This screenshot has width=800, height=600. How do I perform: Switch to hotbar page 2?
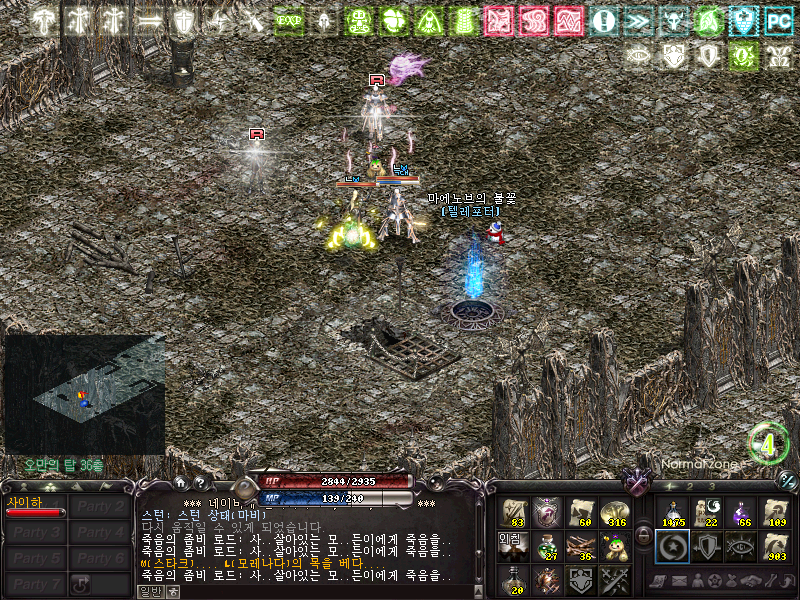(x=688, y=486)
